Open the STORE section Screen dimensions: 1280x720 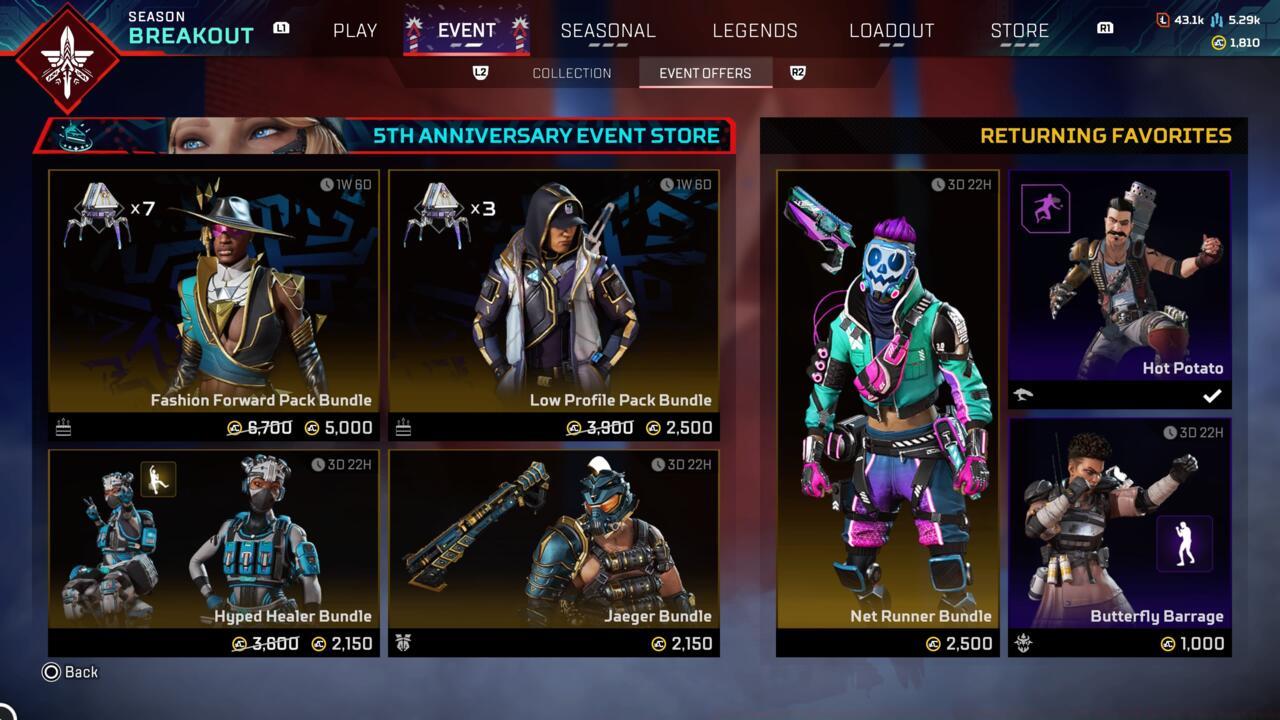point(1019,30)
